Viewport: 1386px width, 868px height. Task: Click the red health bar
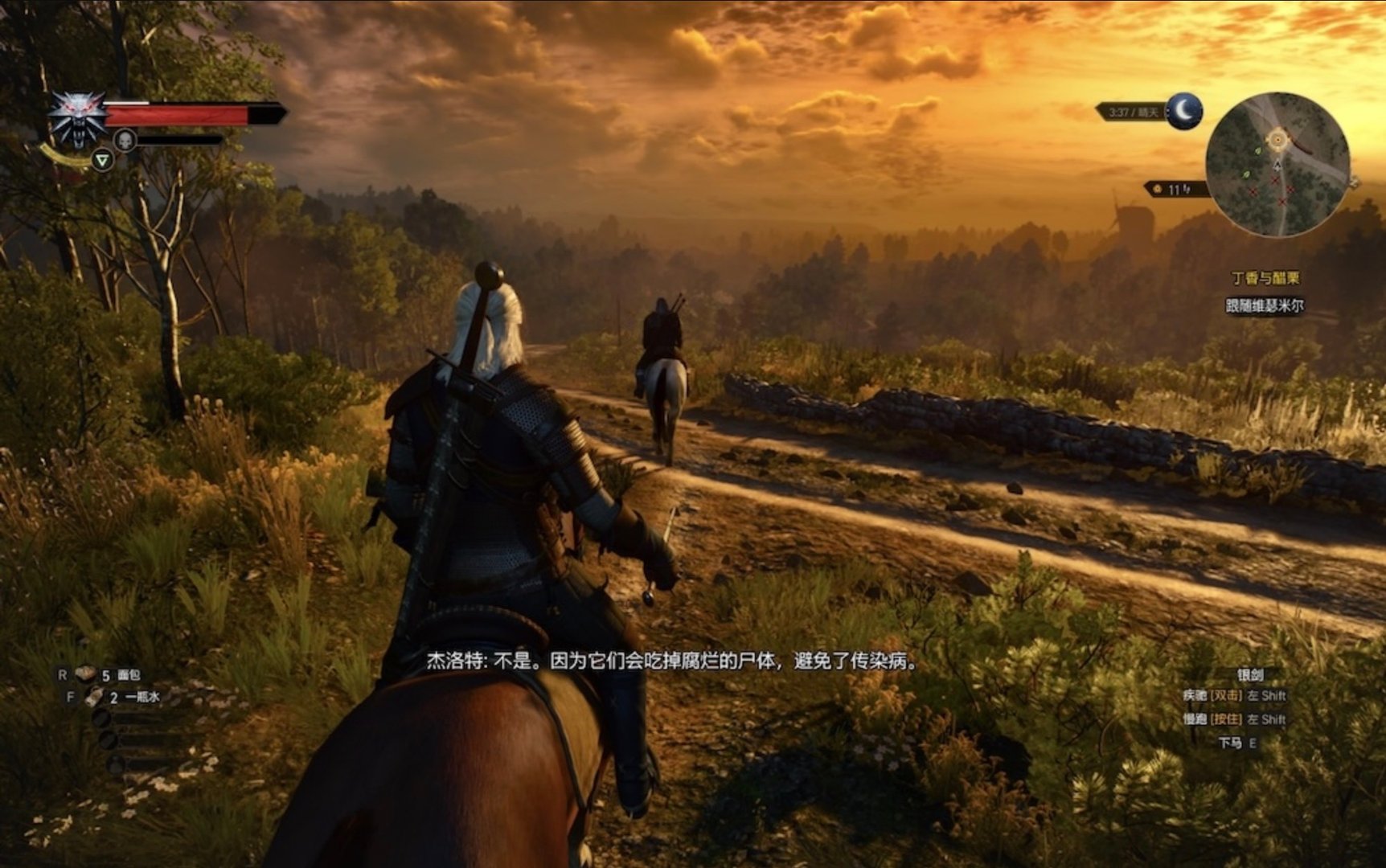[177, 114]
